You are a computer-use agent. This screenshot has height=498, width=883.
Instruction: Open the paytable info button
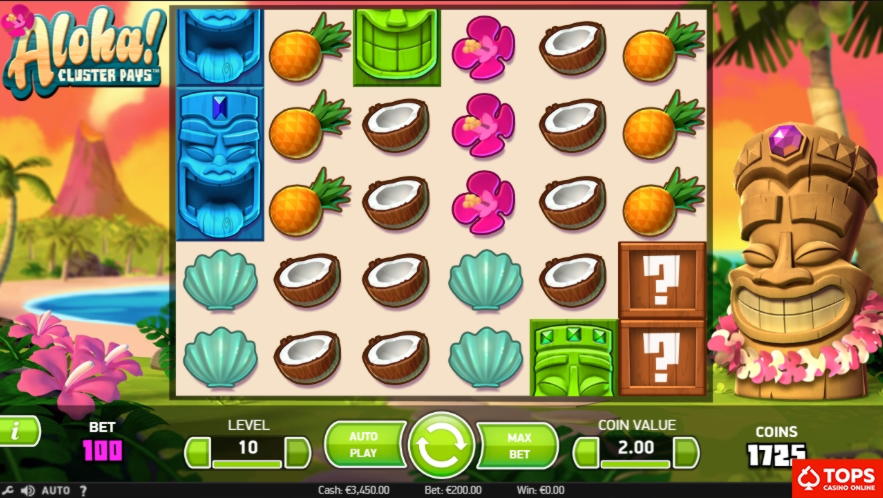[18, 431]
